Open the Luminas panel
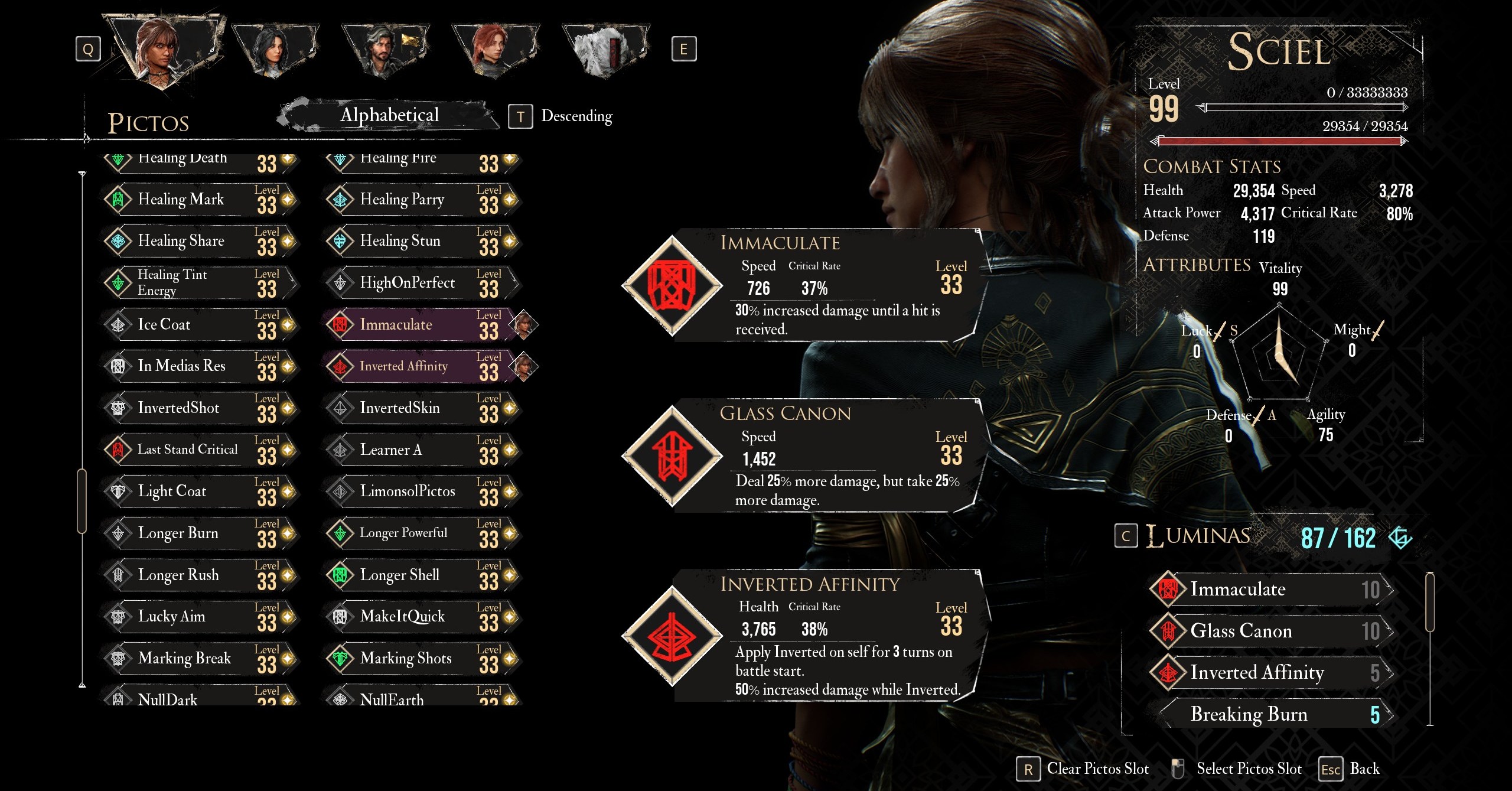 [1198, 536]
